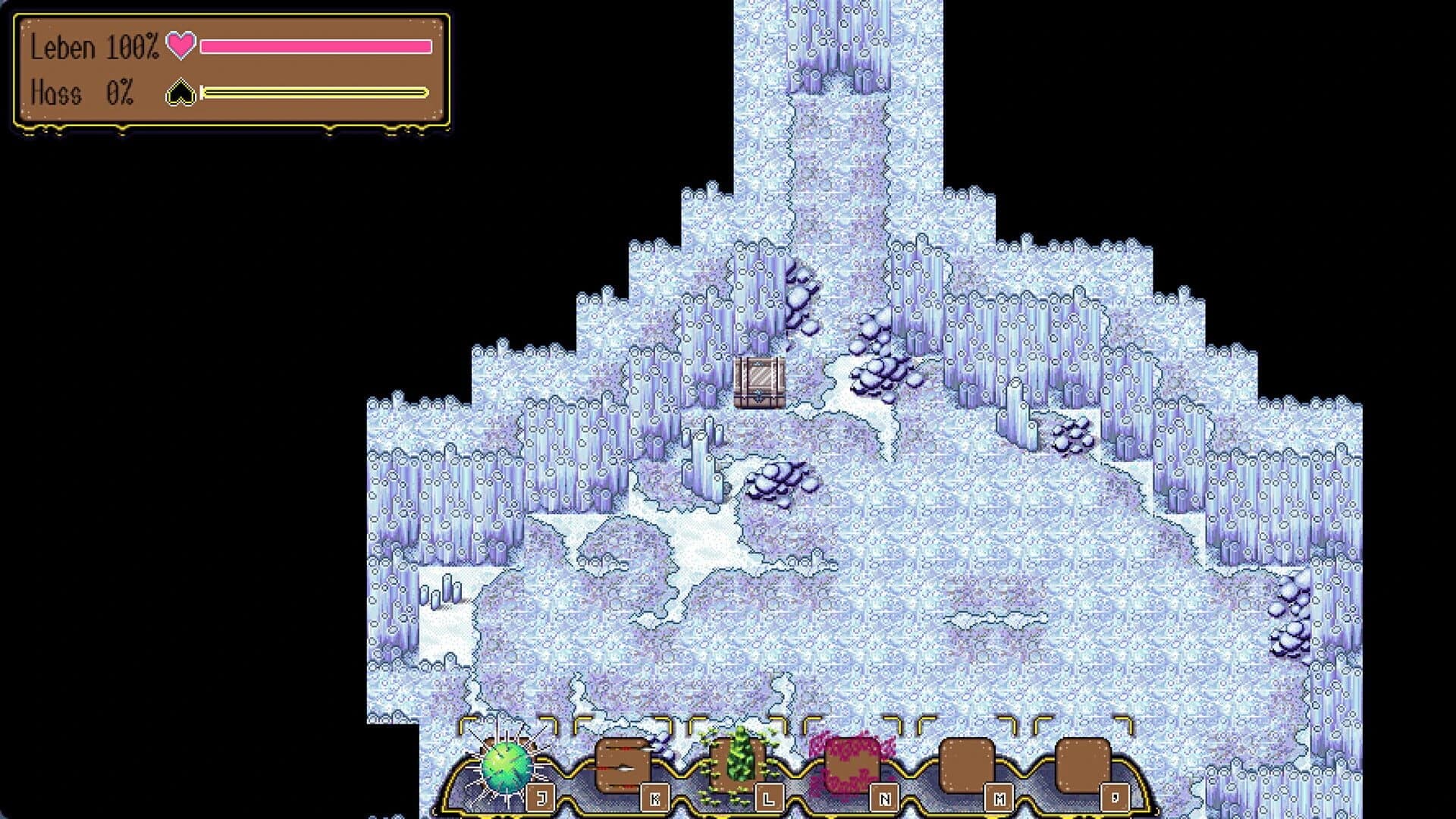
Task: Click the pink Leben 100% health bar
Action: pos(315,45)
